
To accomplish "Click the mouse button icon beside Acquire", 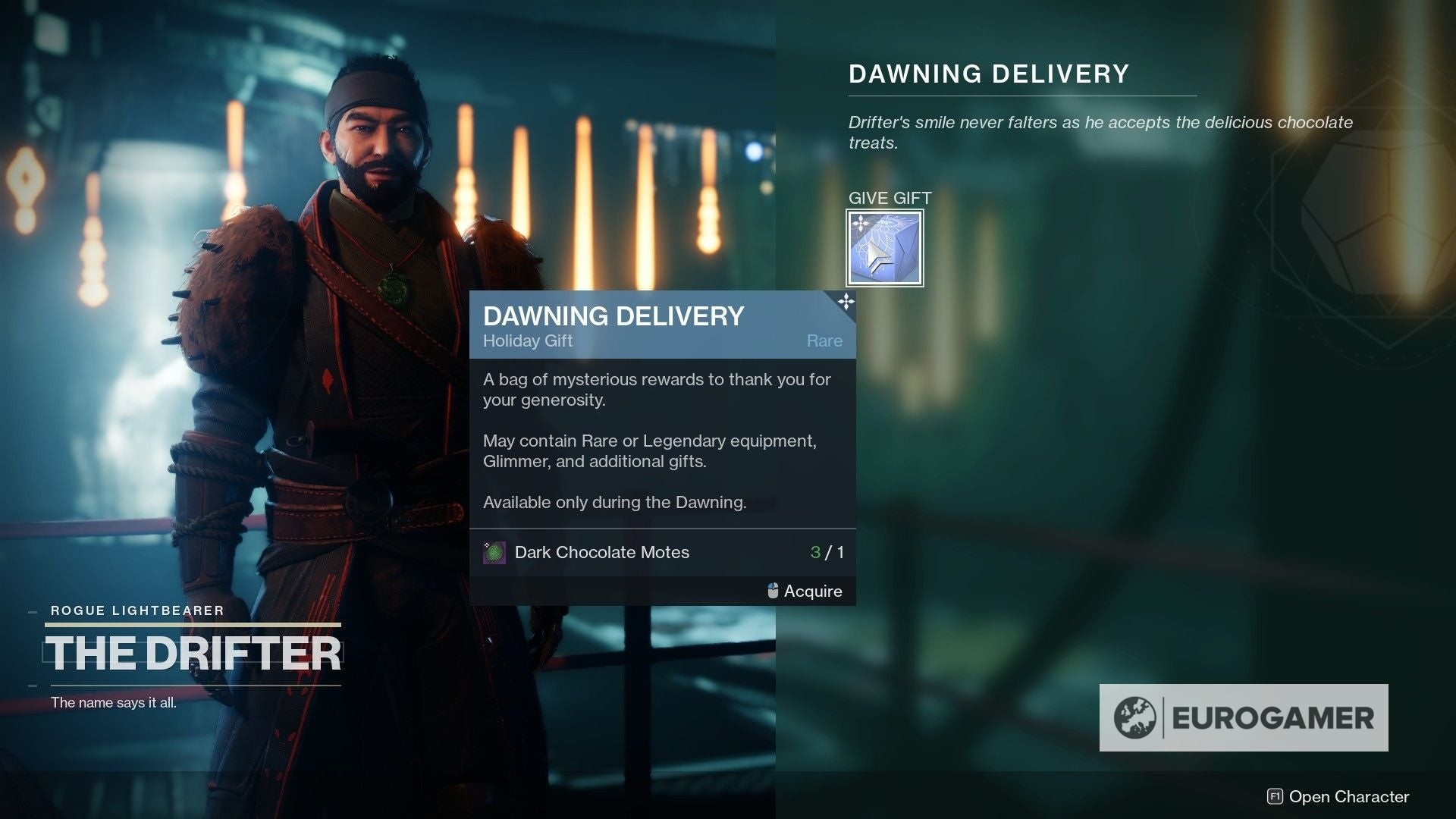I will (x=771, y=591).
